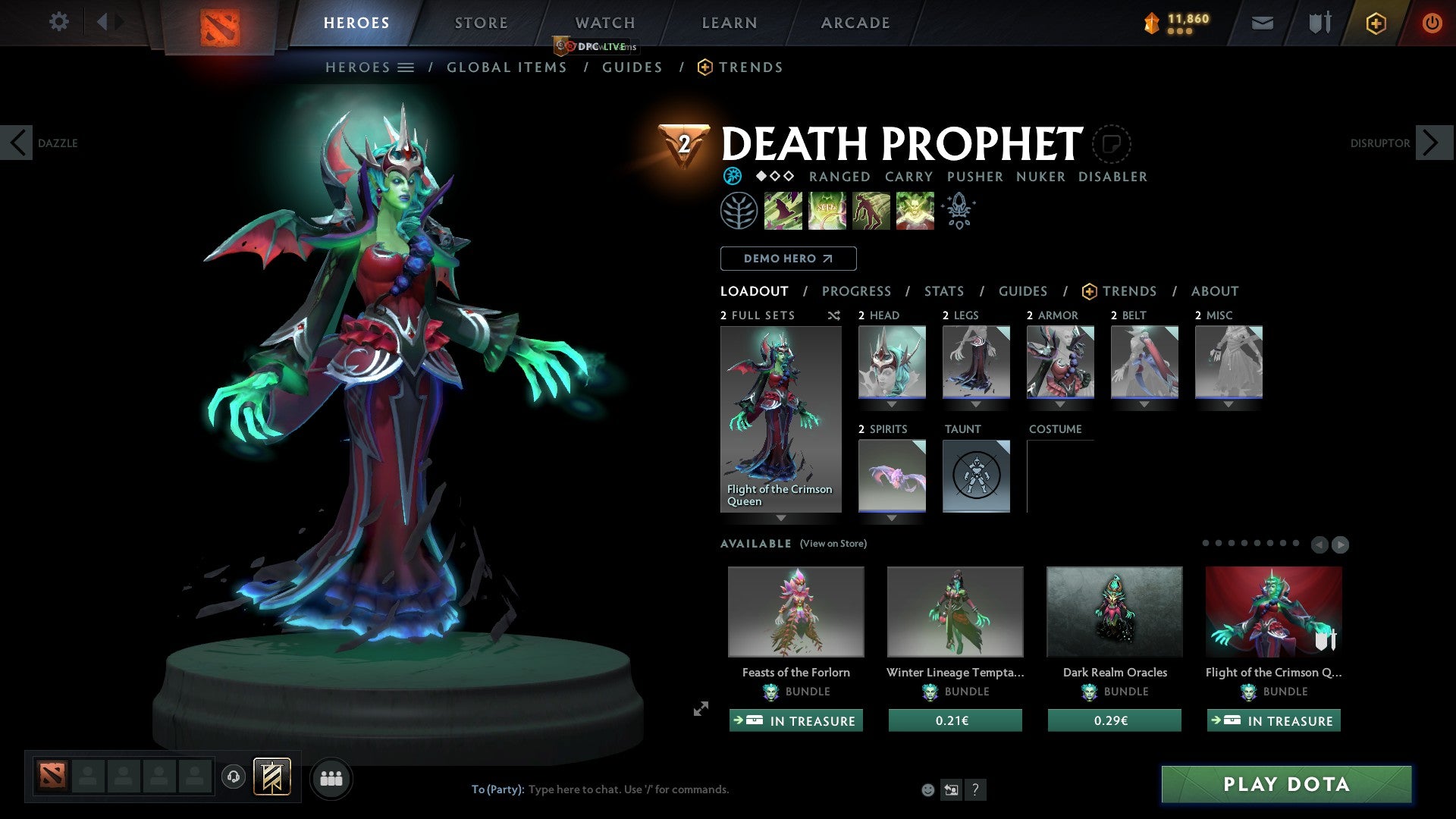
Task: Open the emoticon picker in chat
Action: point(928,789)
